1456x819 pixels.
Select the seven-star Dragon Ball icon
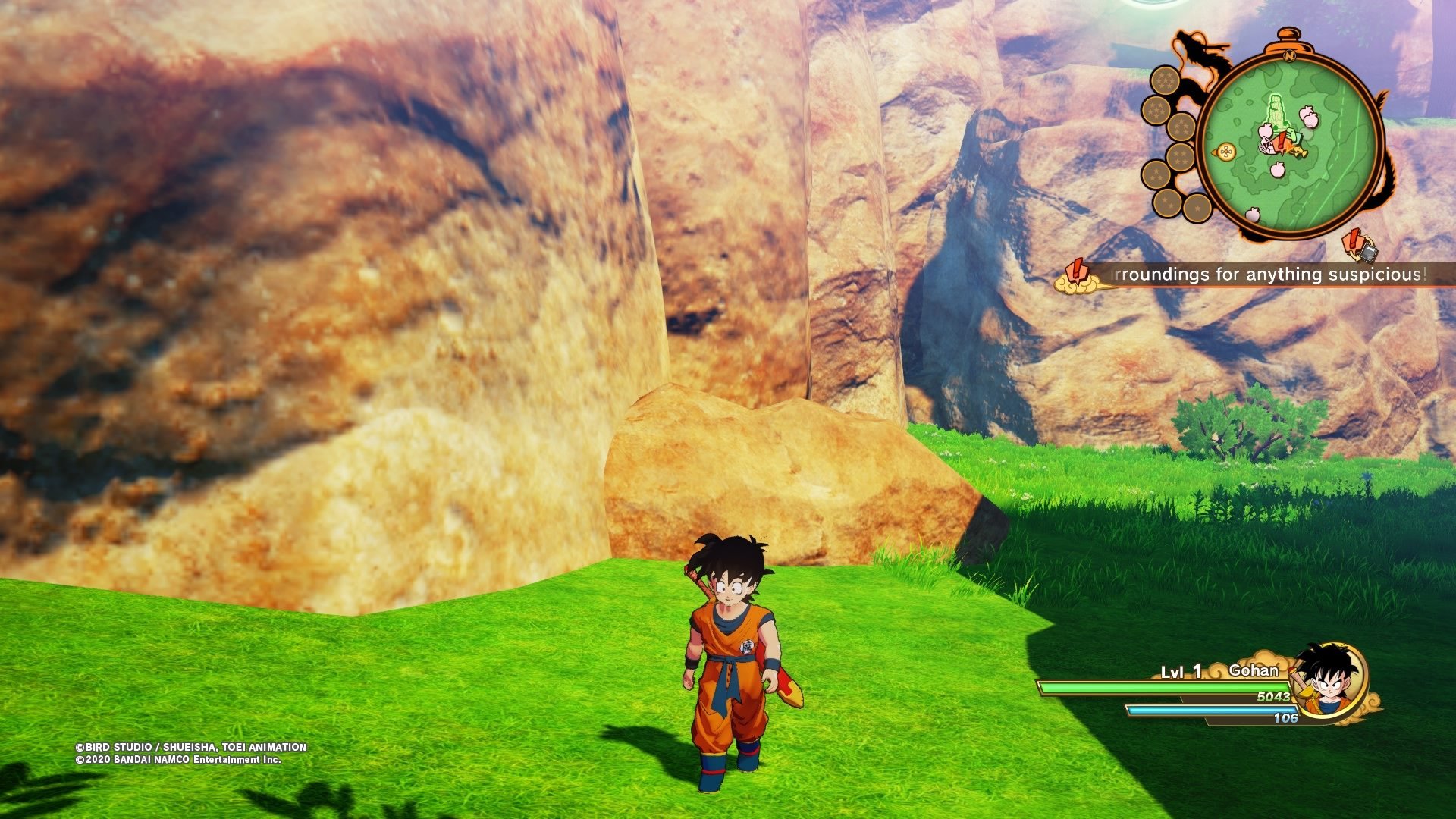1165,80
